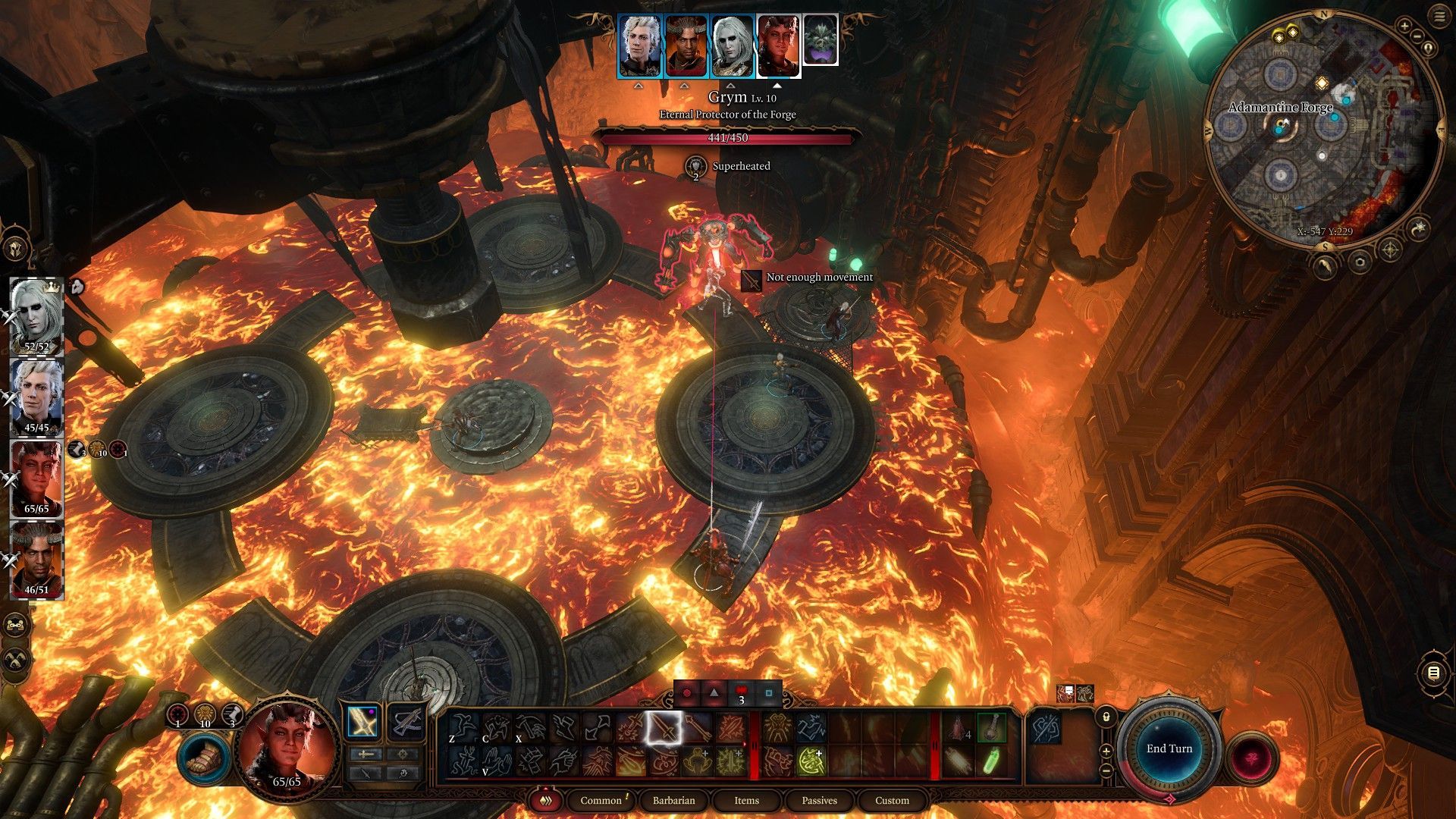Add a hotbar row with plus button
Image resolution: width=1456 pixels, height=819 pixels.
click(1106, 752)
